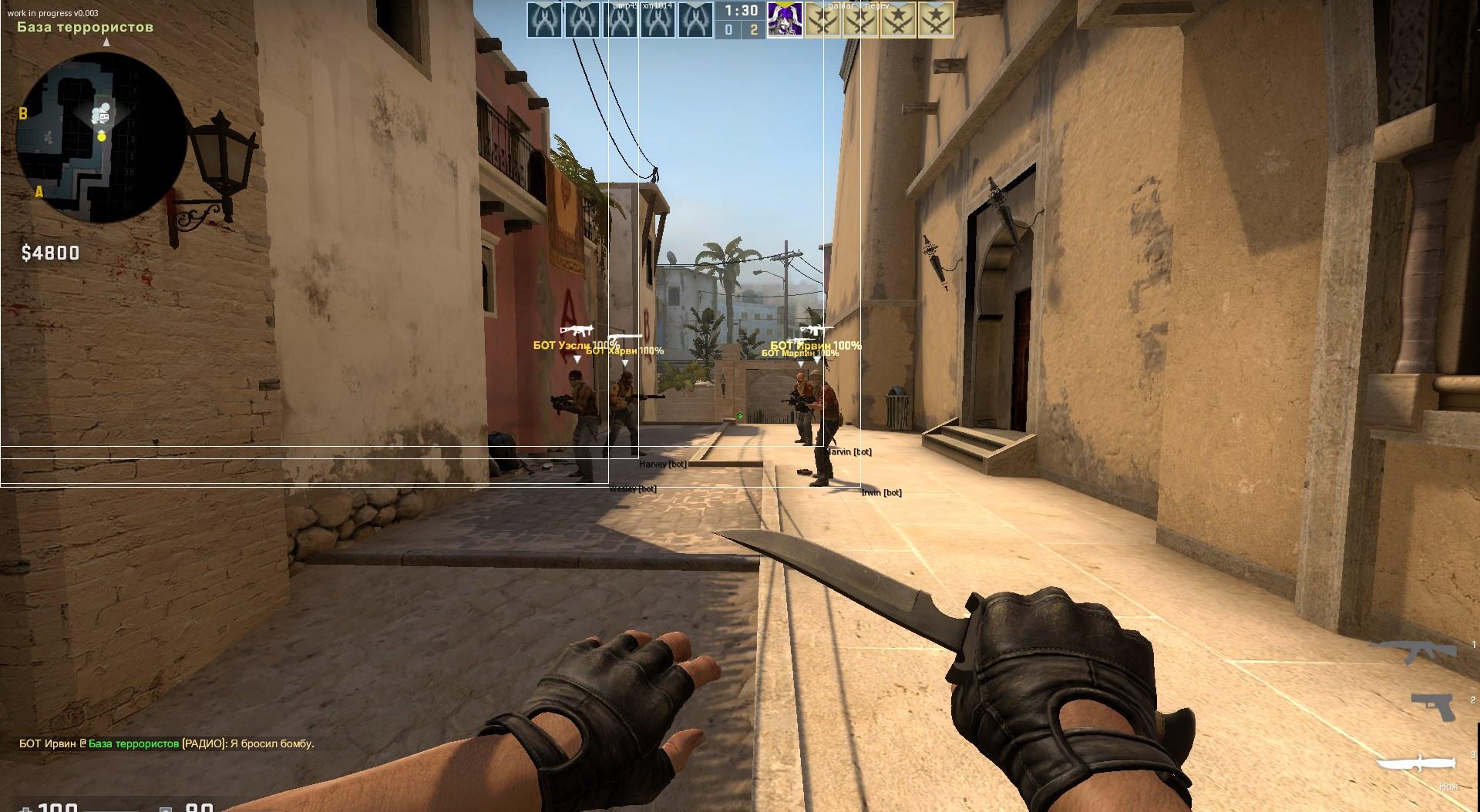Click the radio chat message from БОТ Ирвин

point(166,743)
